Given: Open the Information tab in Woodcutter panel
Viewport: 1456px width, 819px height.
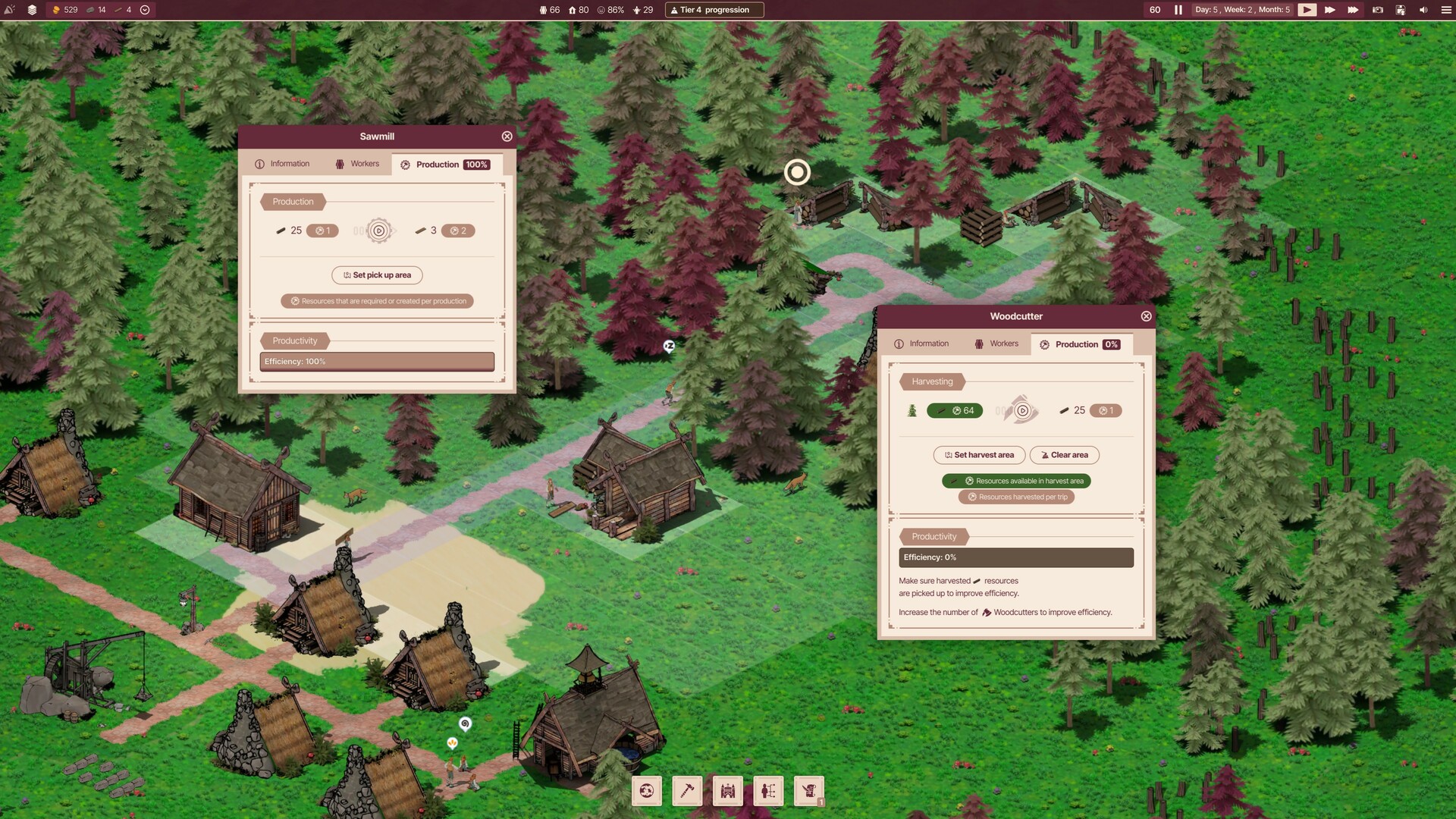Looking at the screenshot, I should (922, 343).
